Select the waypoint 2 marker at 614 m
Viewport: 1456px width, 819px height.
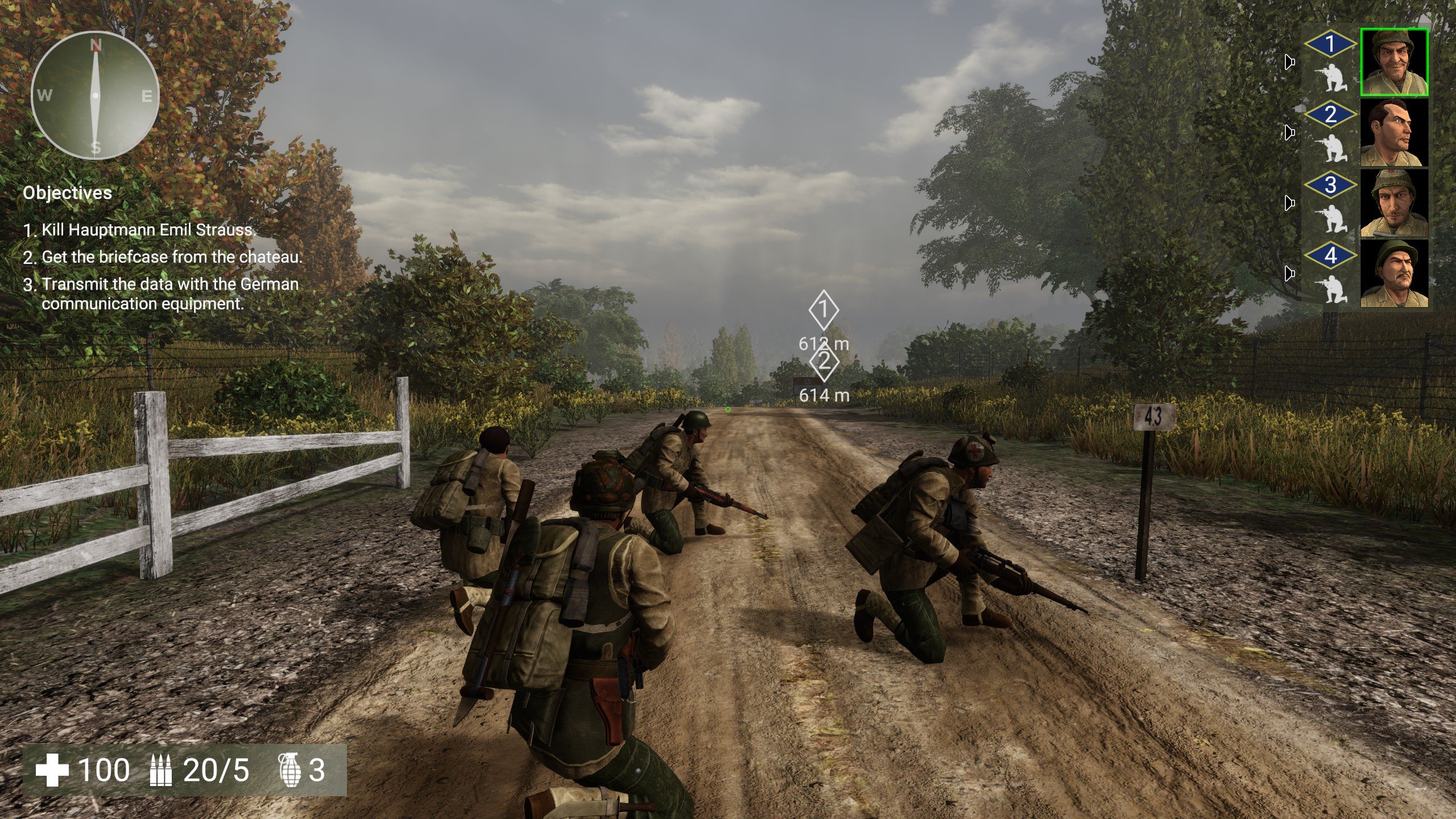[x=824, y=362]
